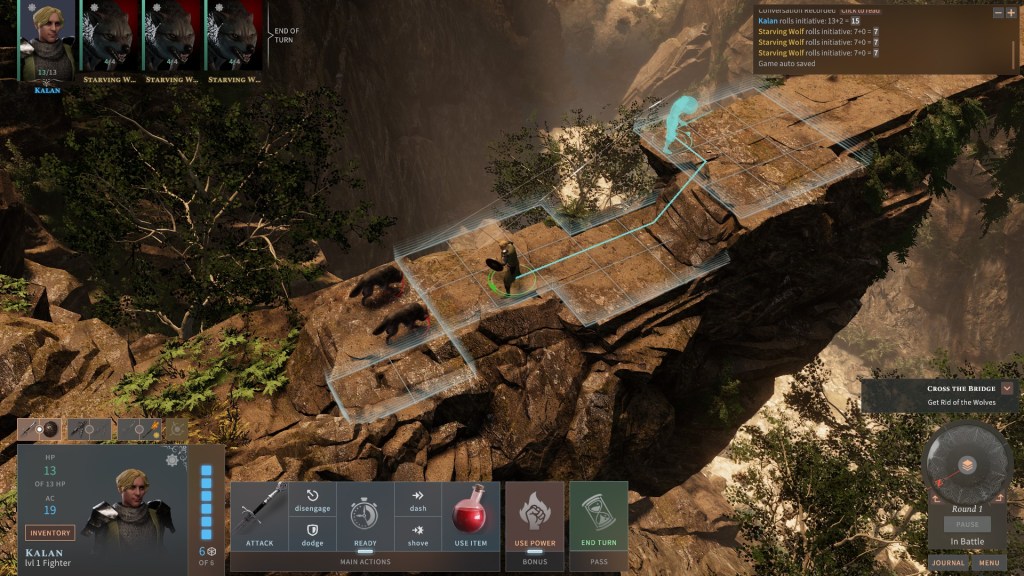Click the minimap layers icon
This screenshot has height=576, width=1024.
967,465
